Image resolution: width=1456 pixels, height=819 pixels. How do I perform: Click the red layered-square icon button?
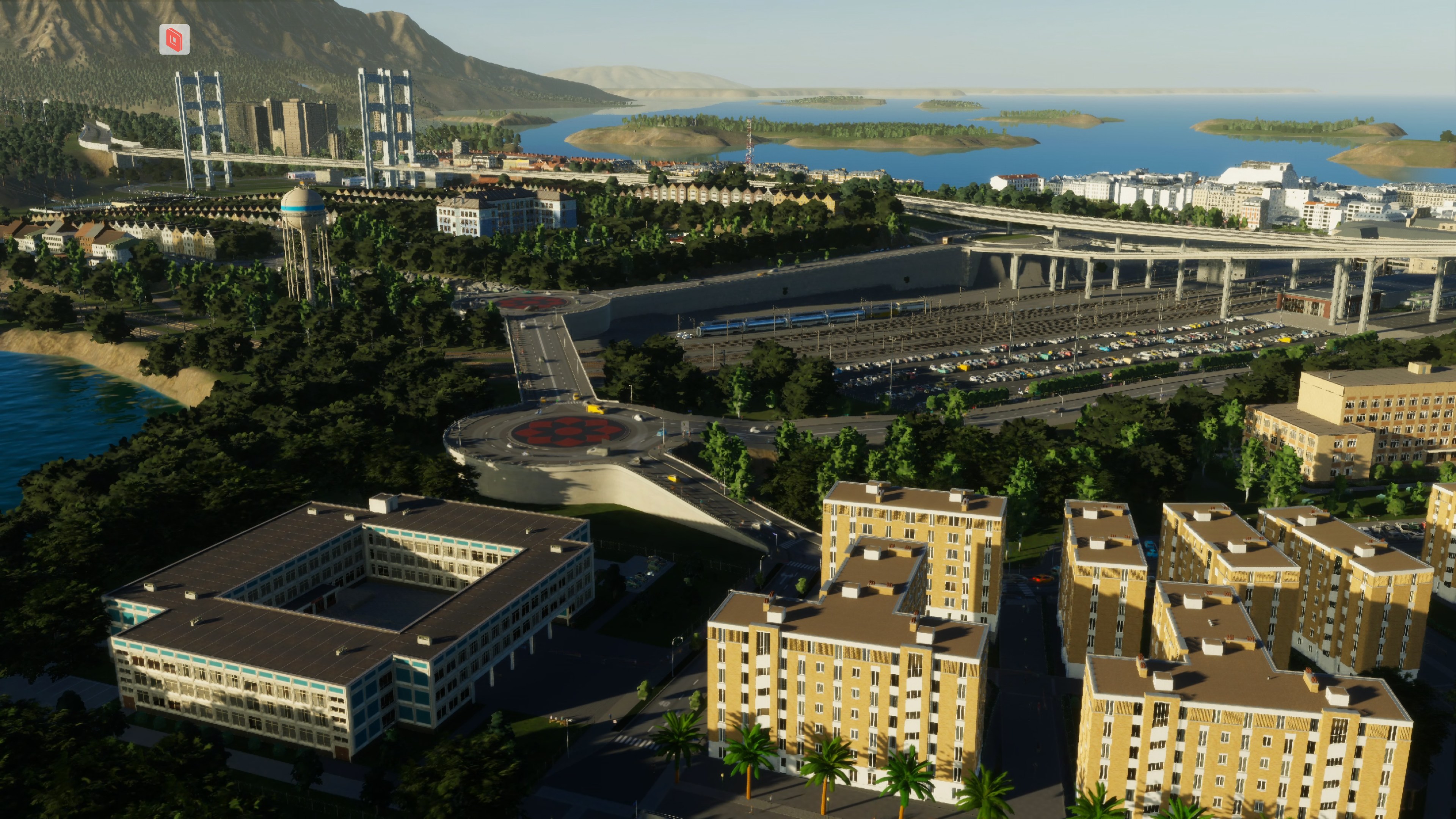174,39
